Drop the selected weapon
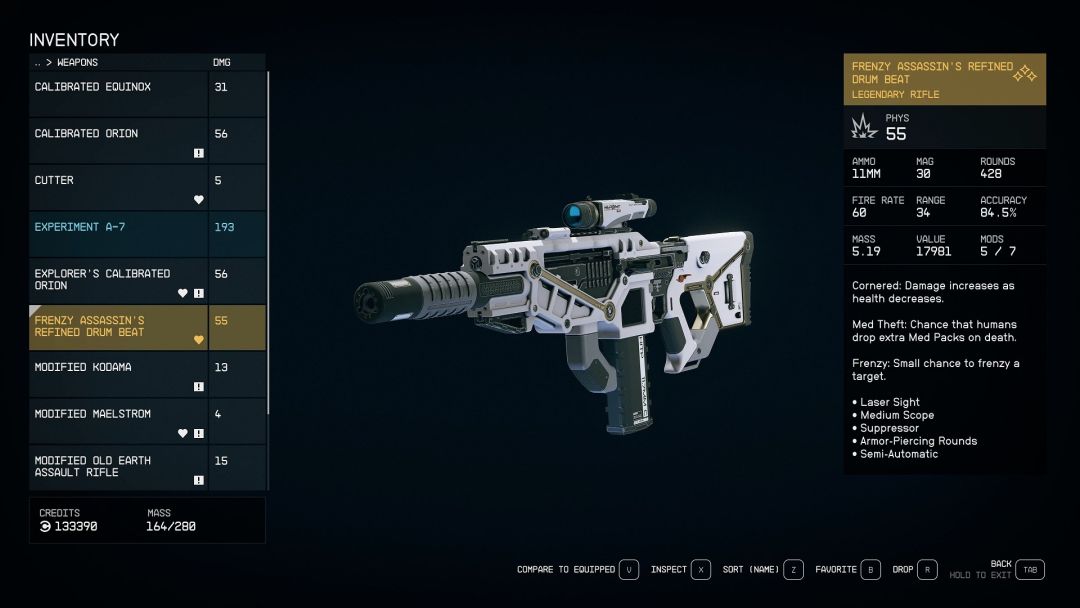This screenshot has height=608, width=1080. [x=914, y=570]
